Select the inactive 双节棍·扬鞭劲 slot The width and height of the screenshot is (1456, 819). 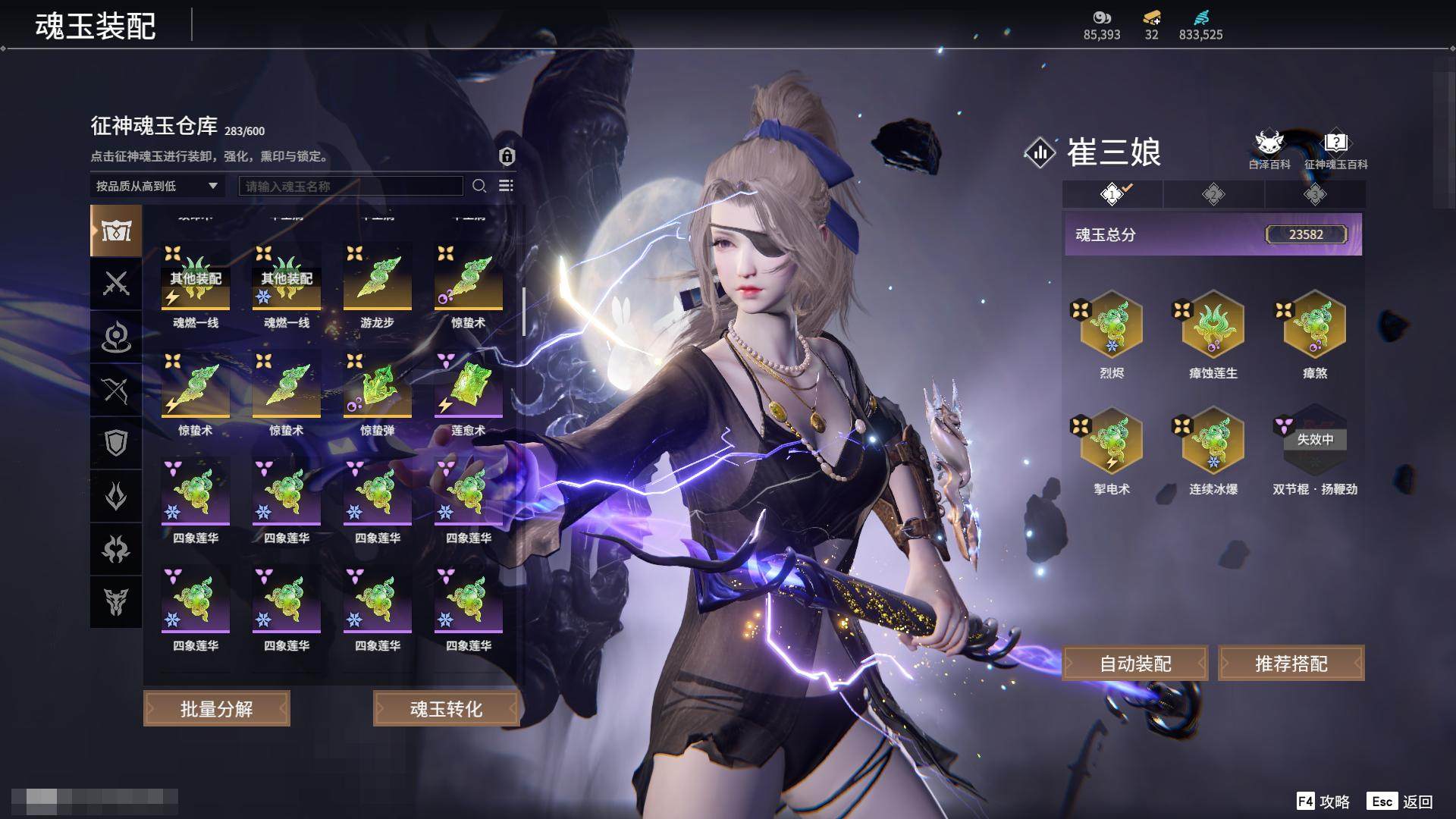(x=1314, y=441)
